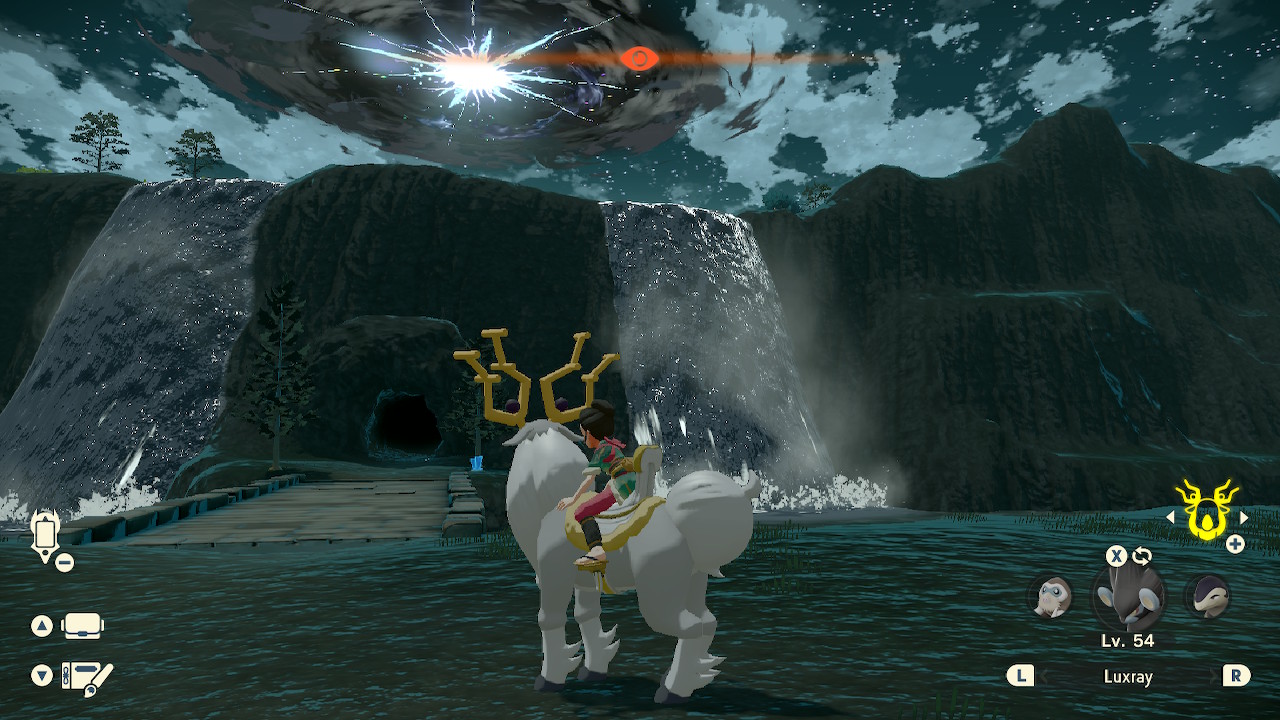Click the right arrow beside the mount icon

[1243, 518]
